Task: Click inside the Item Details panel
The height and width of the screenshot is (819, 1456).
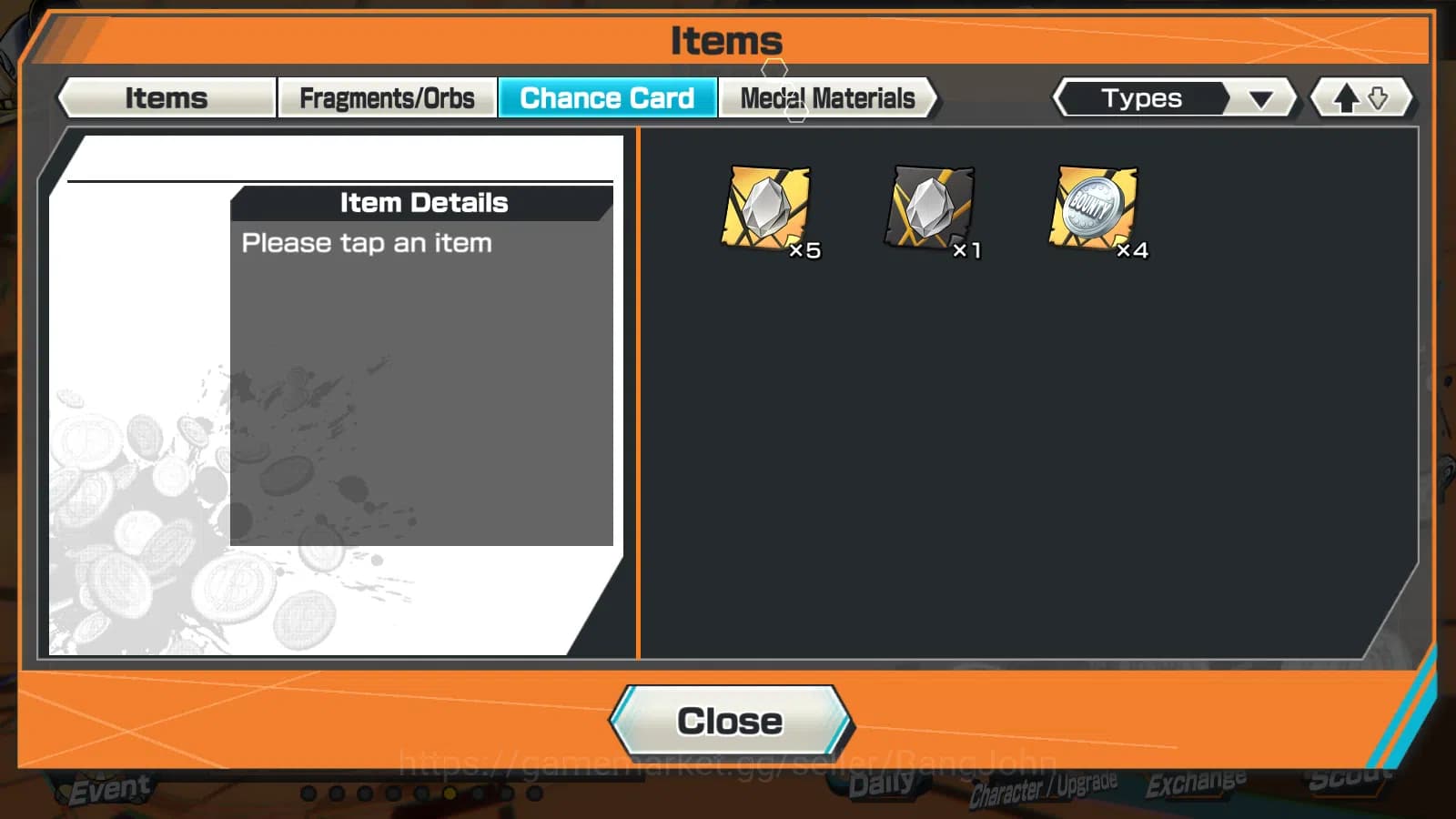Action: [x=423, y=364]
